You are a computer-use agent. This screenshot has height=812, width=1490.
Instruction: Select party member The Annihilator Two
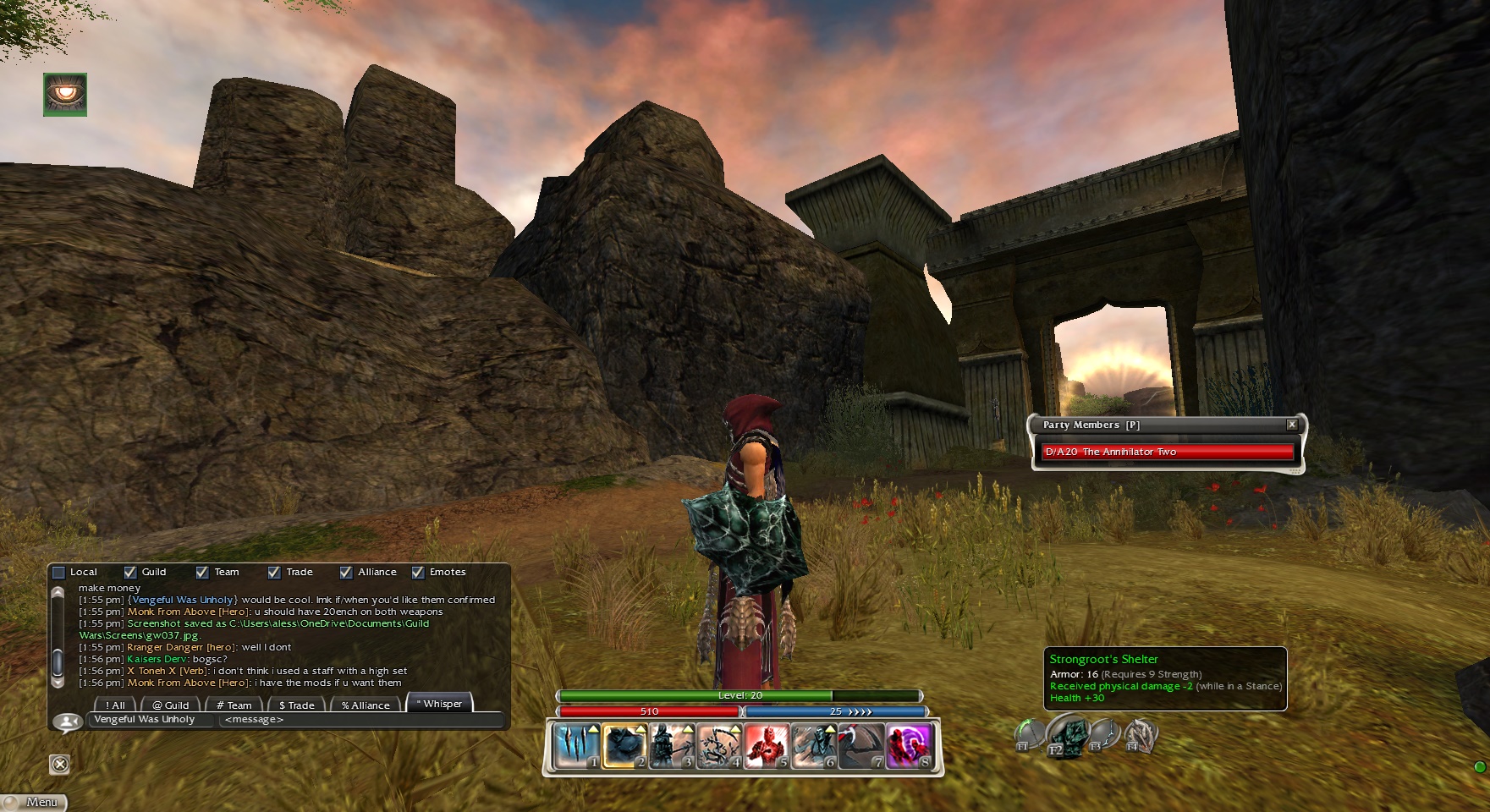[x=1167, y=452]
